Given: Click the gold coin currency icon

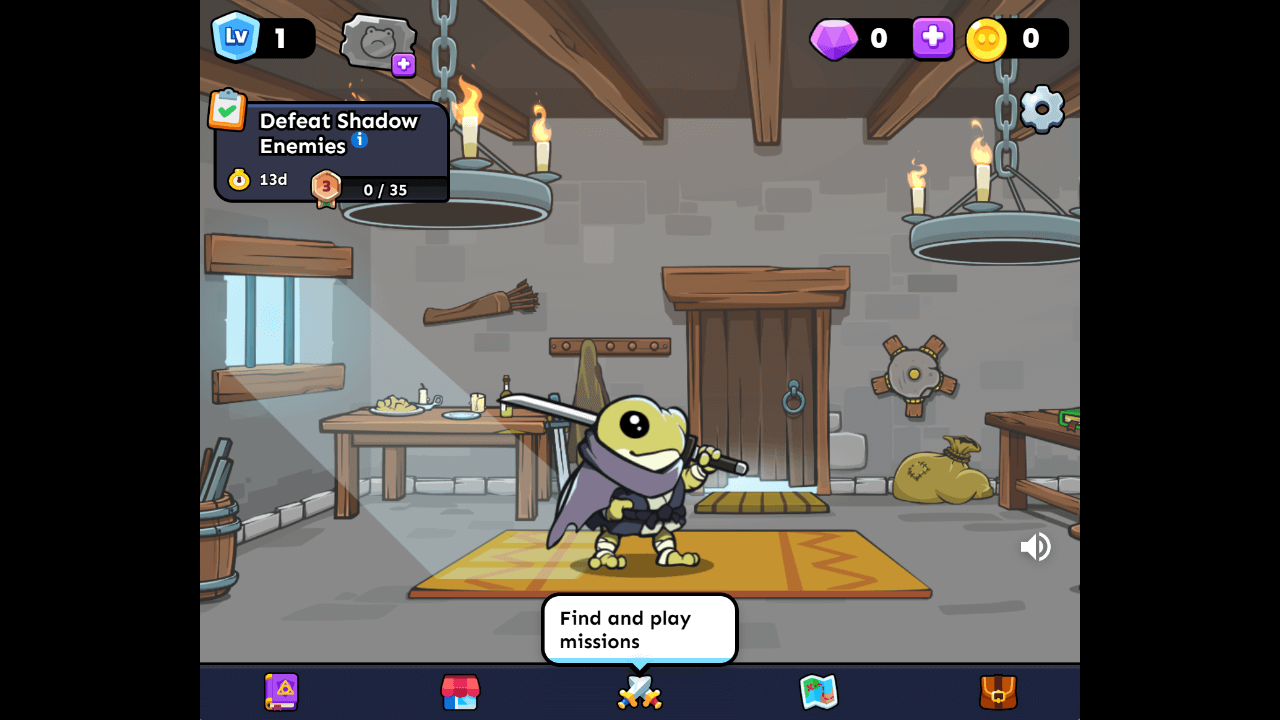Looking at the screenshot, I should 986,39.
